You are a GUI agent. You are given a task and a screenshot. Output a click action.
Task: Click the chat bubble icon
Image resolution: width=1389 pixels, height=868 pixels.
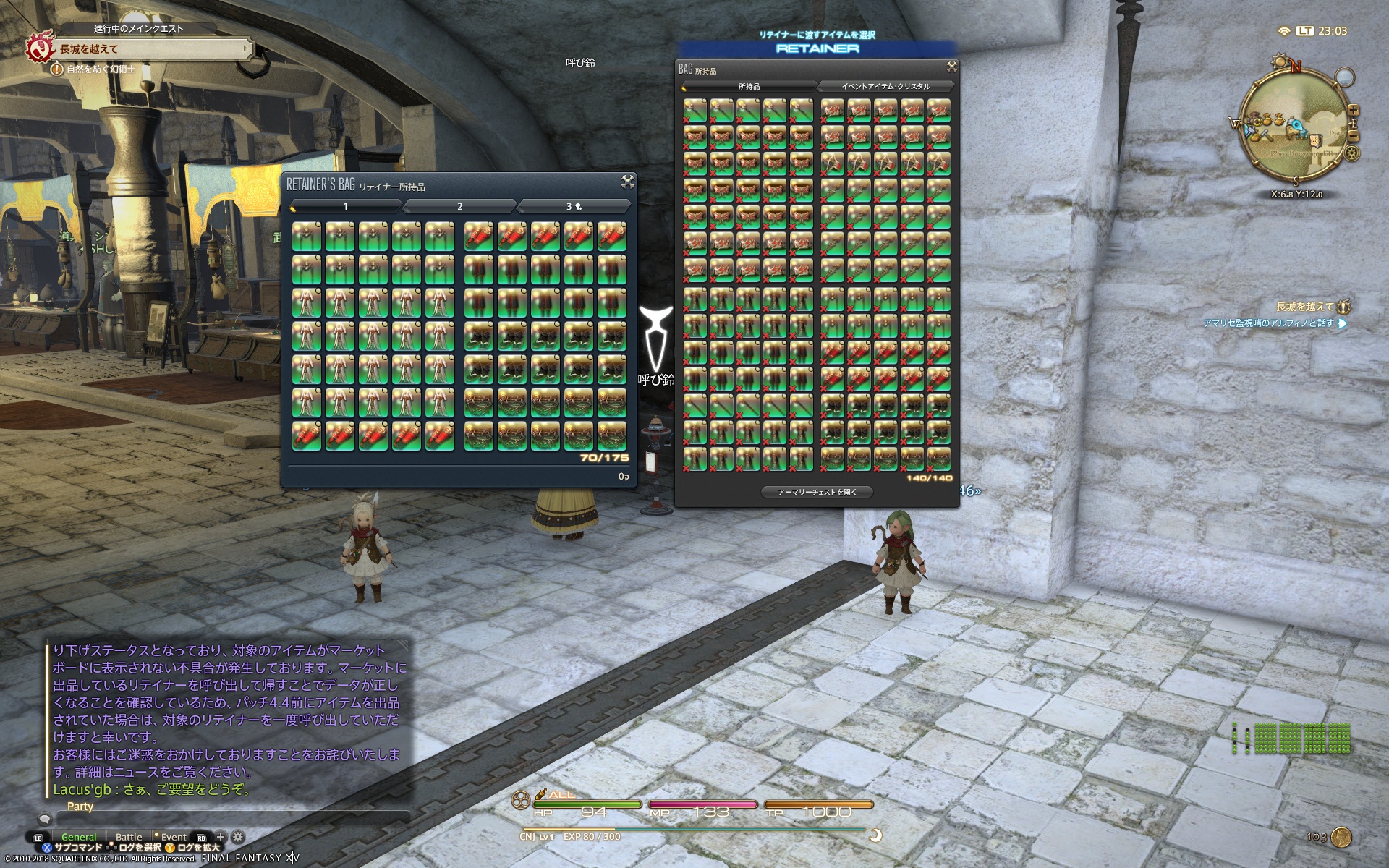[45, 820]
